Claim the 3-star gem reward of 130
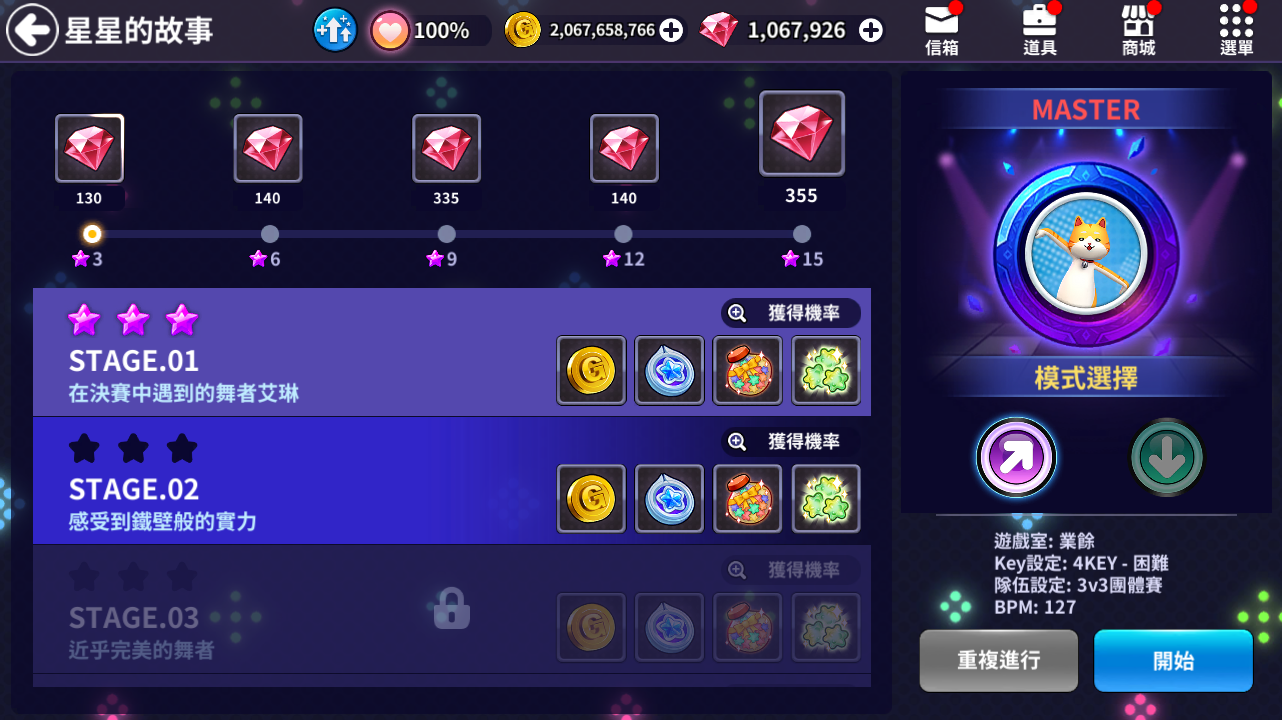Screen dimensions: 1282x720 pos(90,148)
